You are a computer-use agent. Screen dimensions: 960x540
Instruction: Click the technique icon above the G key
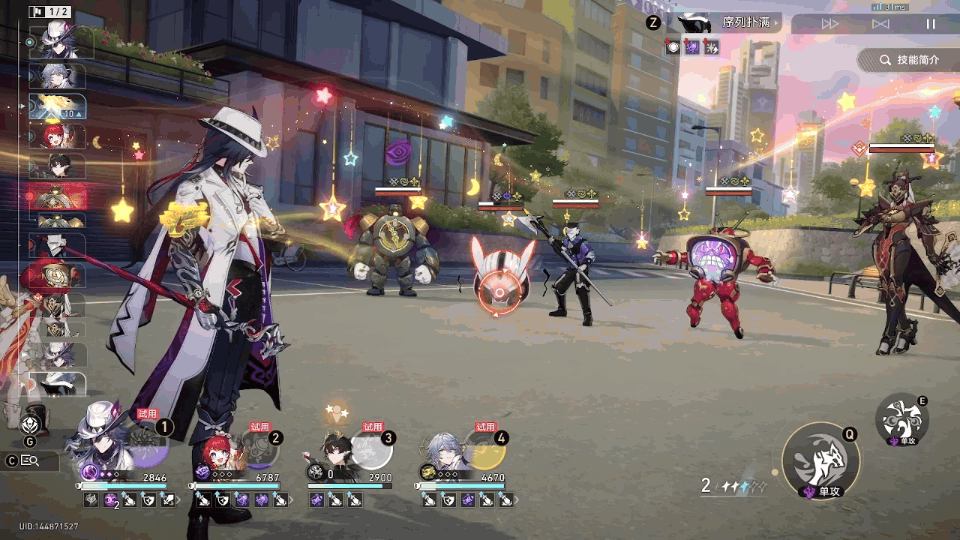pyautogui.click(x=30, y=422)
